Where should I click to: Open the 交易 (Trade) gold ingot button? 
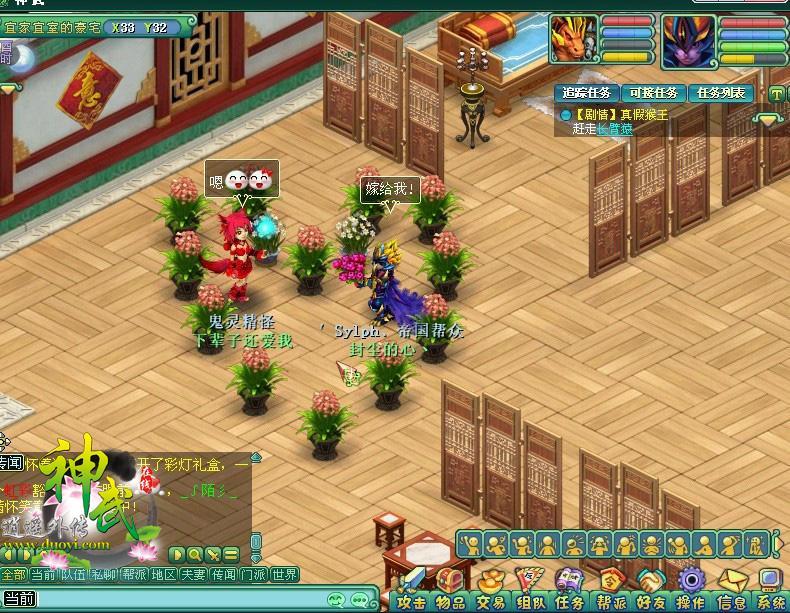pyautogui.click(x=490, y=590)
